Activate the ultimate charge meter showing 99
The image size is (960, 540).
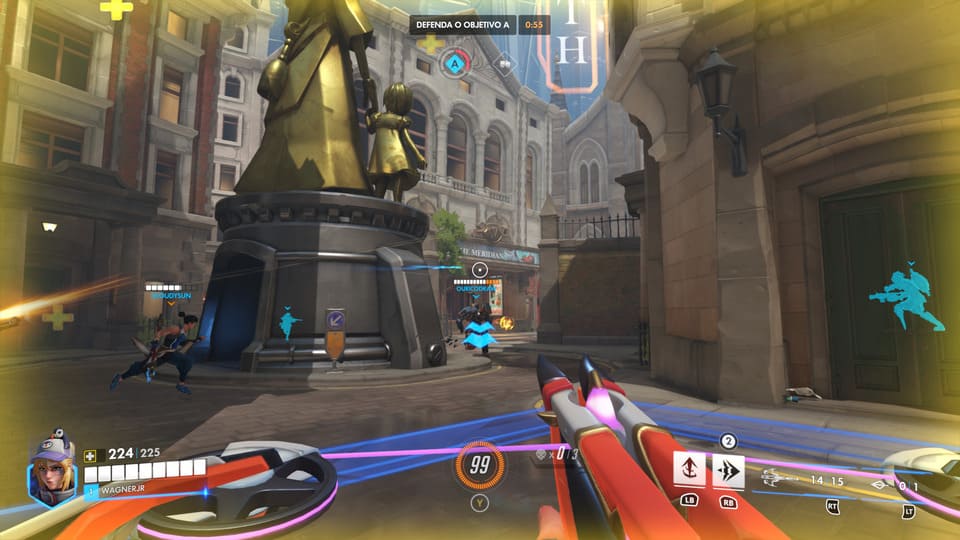pyautogui.click(x=480, y=464)
